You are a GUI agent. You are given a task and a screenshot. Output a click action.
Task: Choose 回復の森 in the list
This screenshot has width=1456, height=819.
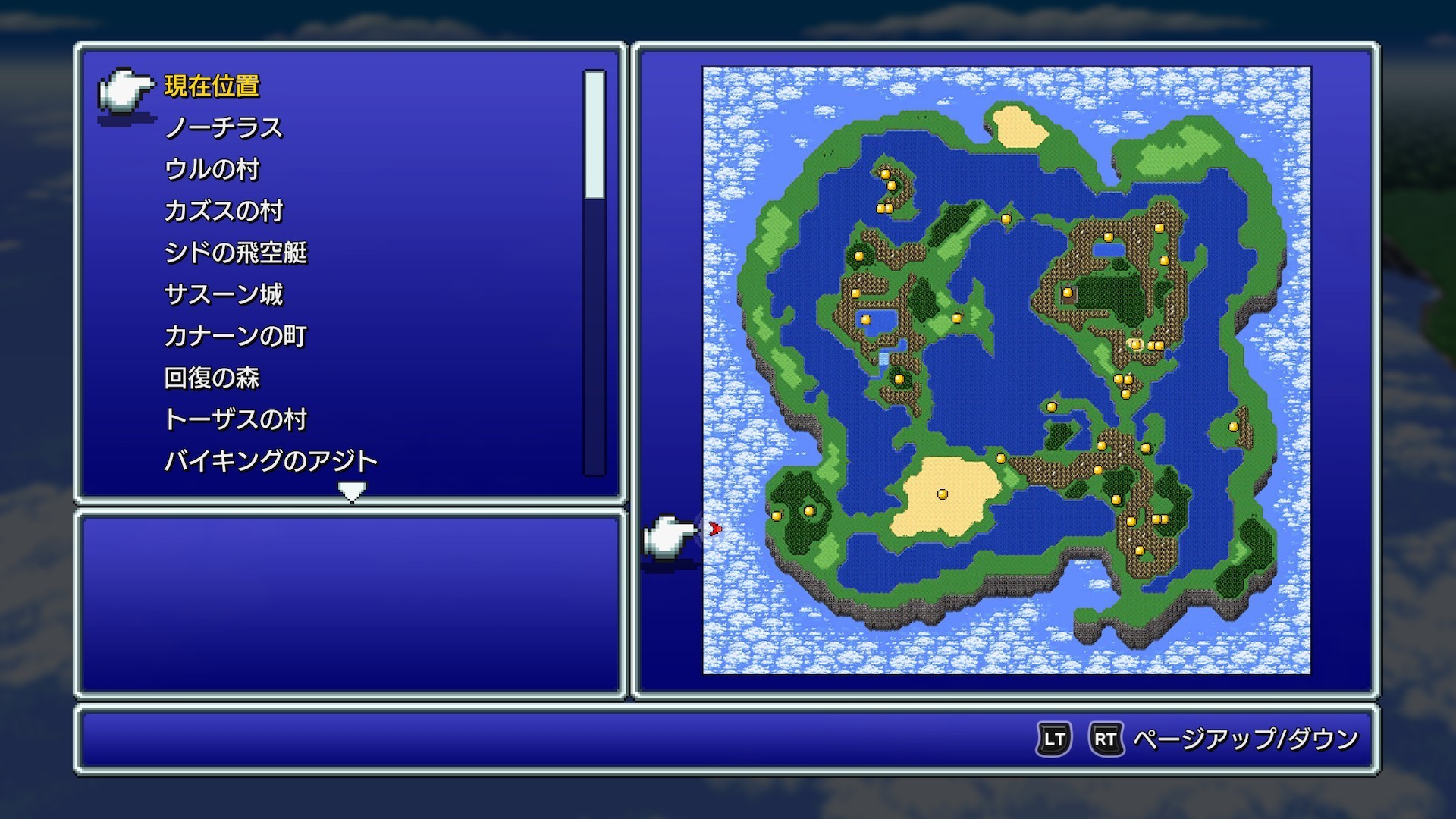pyautogui.click(x=212, y=378)
